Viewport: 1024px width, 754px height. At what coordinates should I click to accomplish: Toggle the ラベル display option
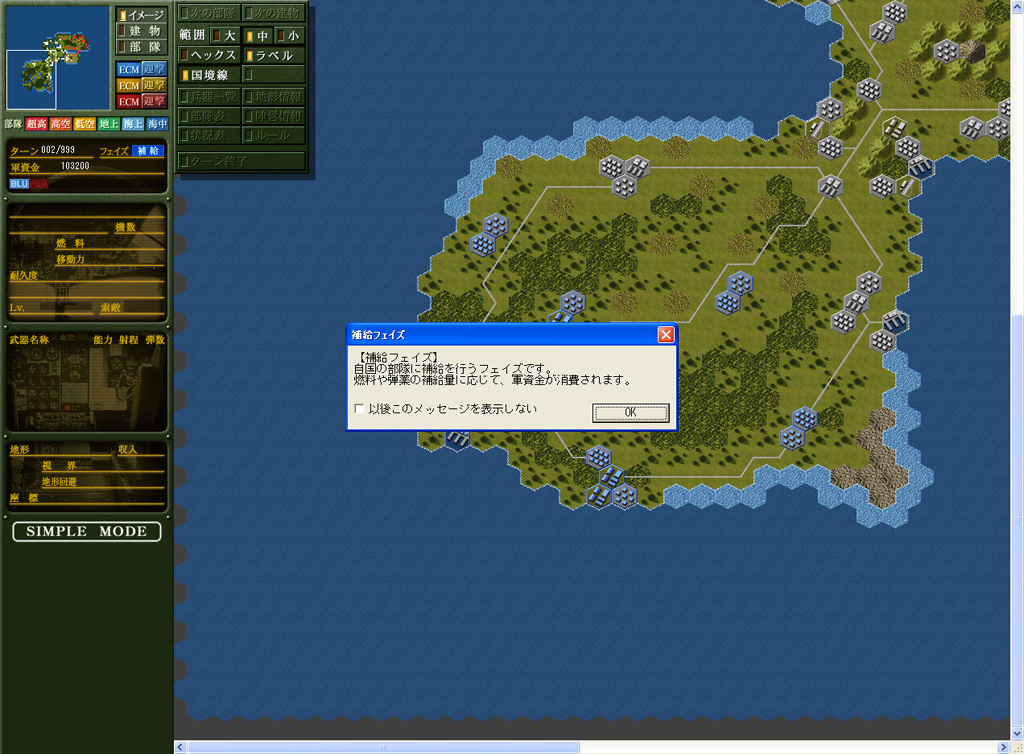click(x=270, y=55)
